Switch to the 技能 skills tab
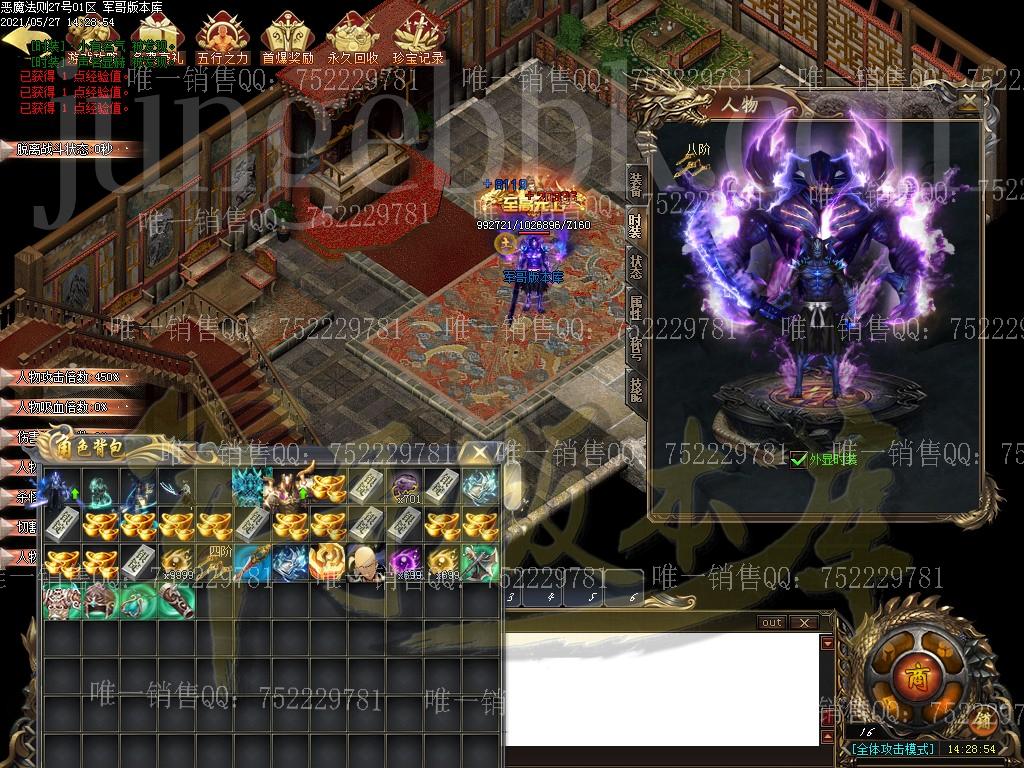The height and width of the screenshot is (768, 1024). tap(635, 387)
